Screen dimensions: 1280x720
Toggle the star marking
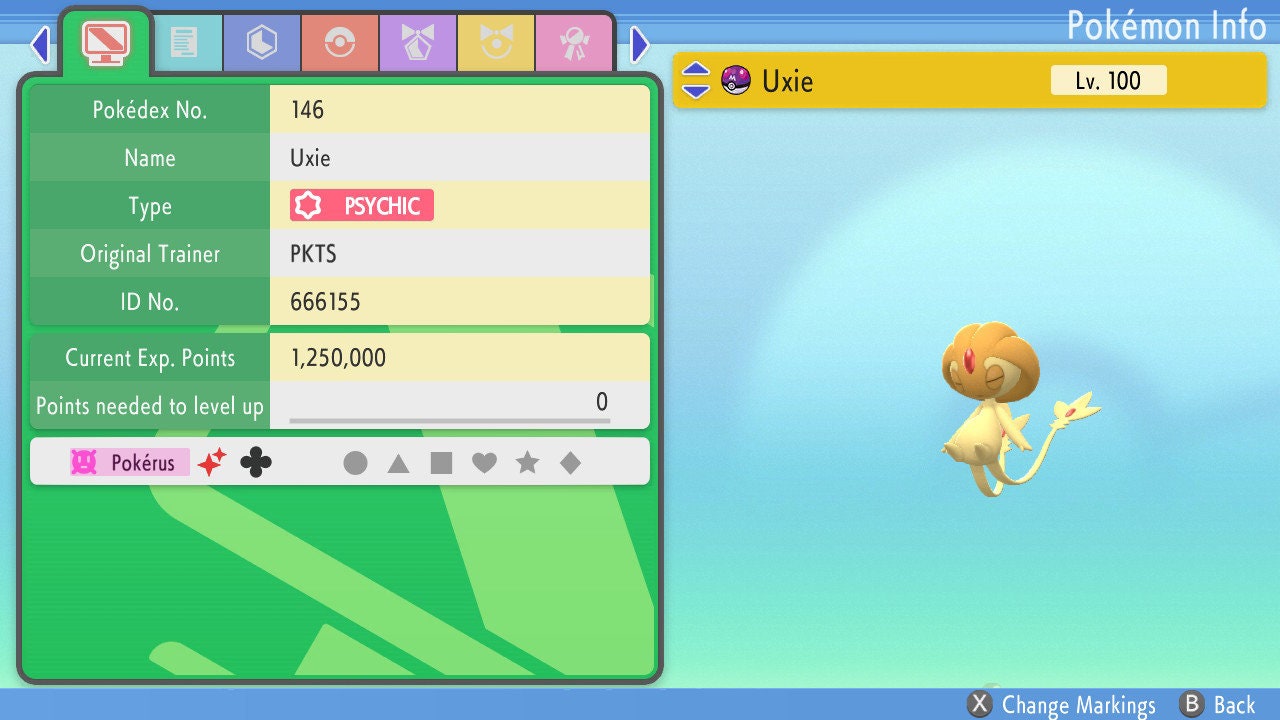(527, 463)
